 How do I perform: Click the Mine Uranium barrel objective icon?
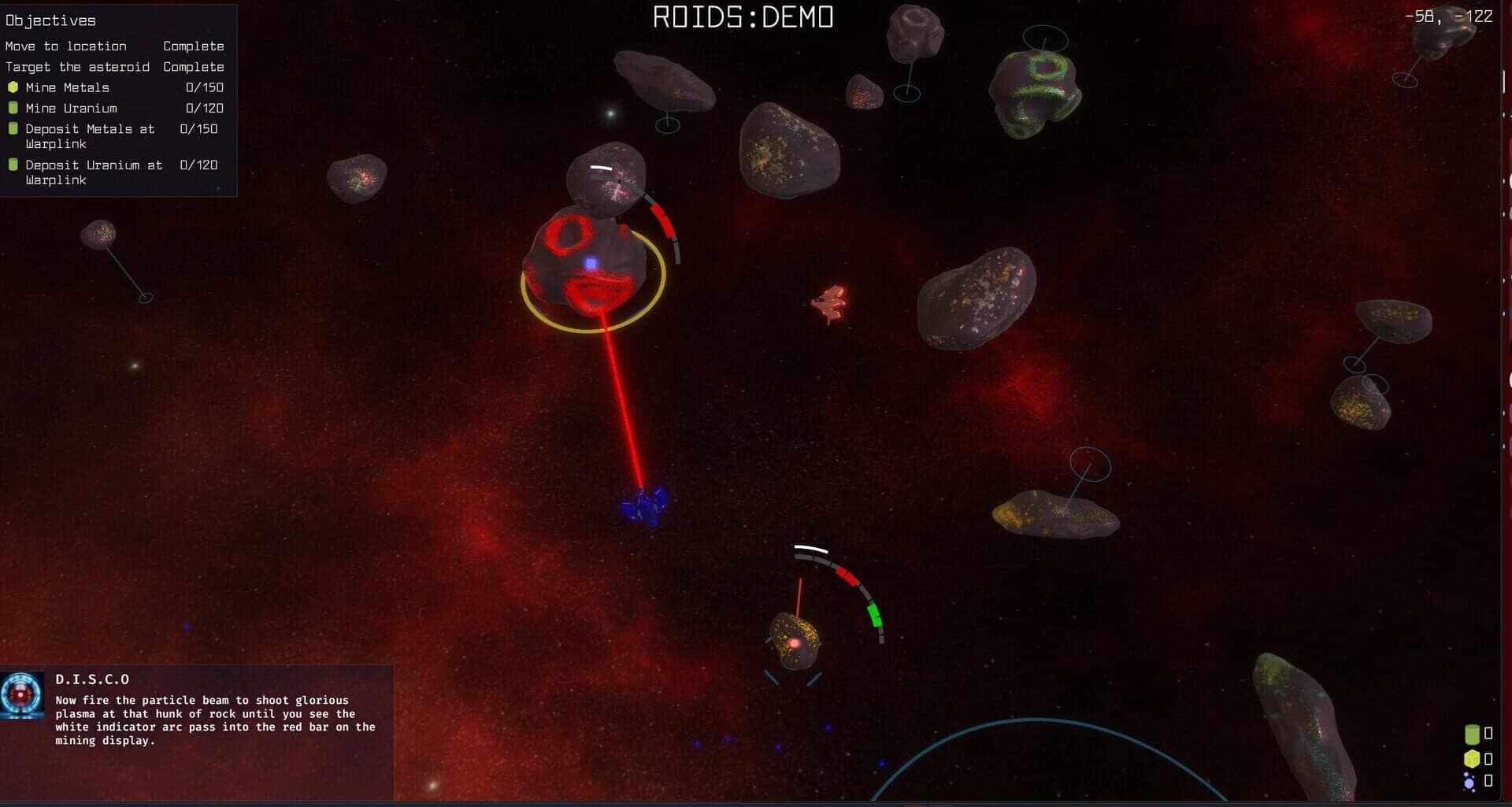13,108
